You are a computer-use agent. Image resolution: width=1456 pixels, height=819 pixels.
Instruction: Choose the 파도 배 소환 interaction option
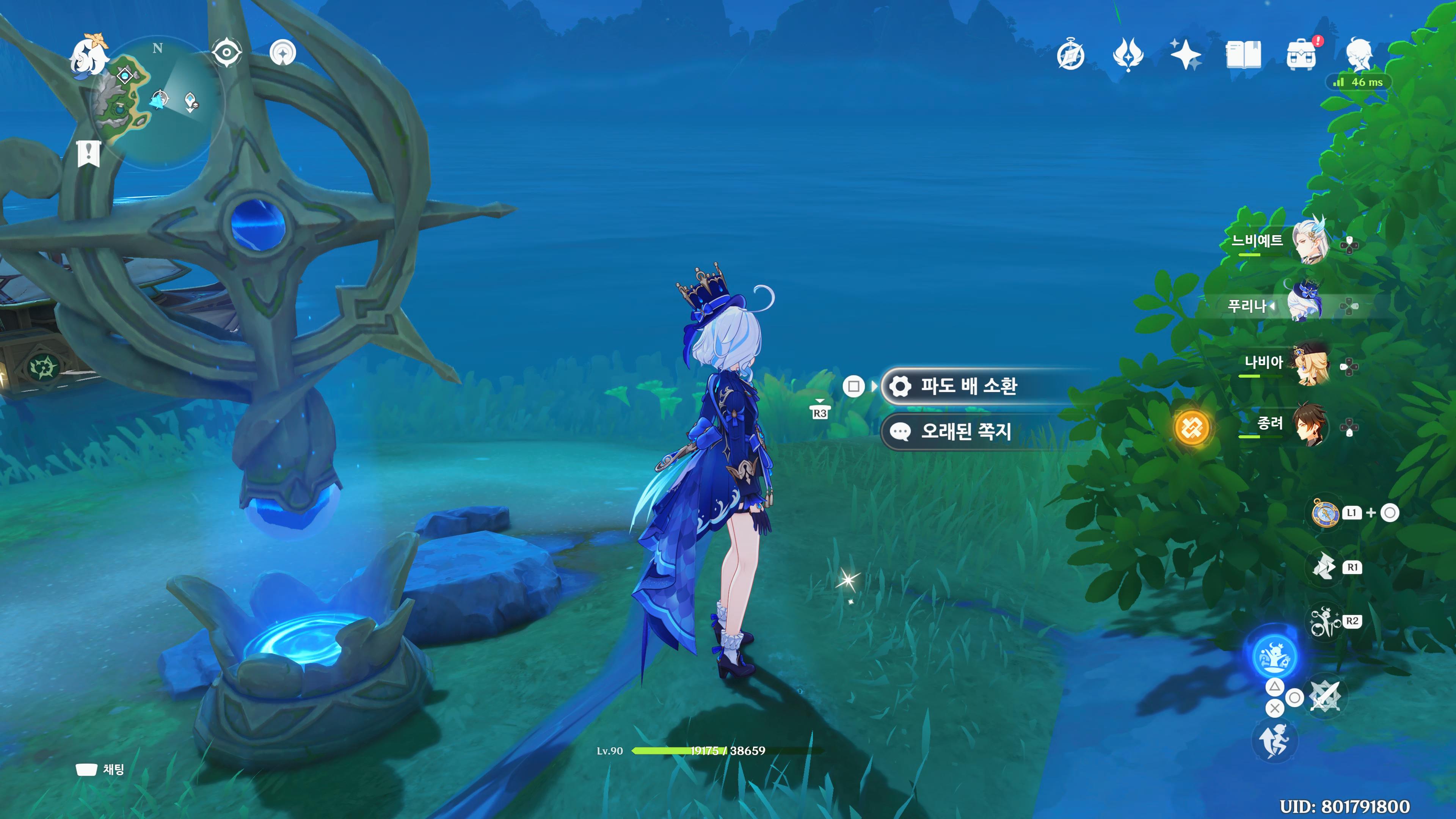[x=968, y=386]
